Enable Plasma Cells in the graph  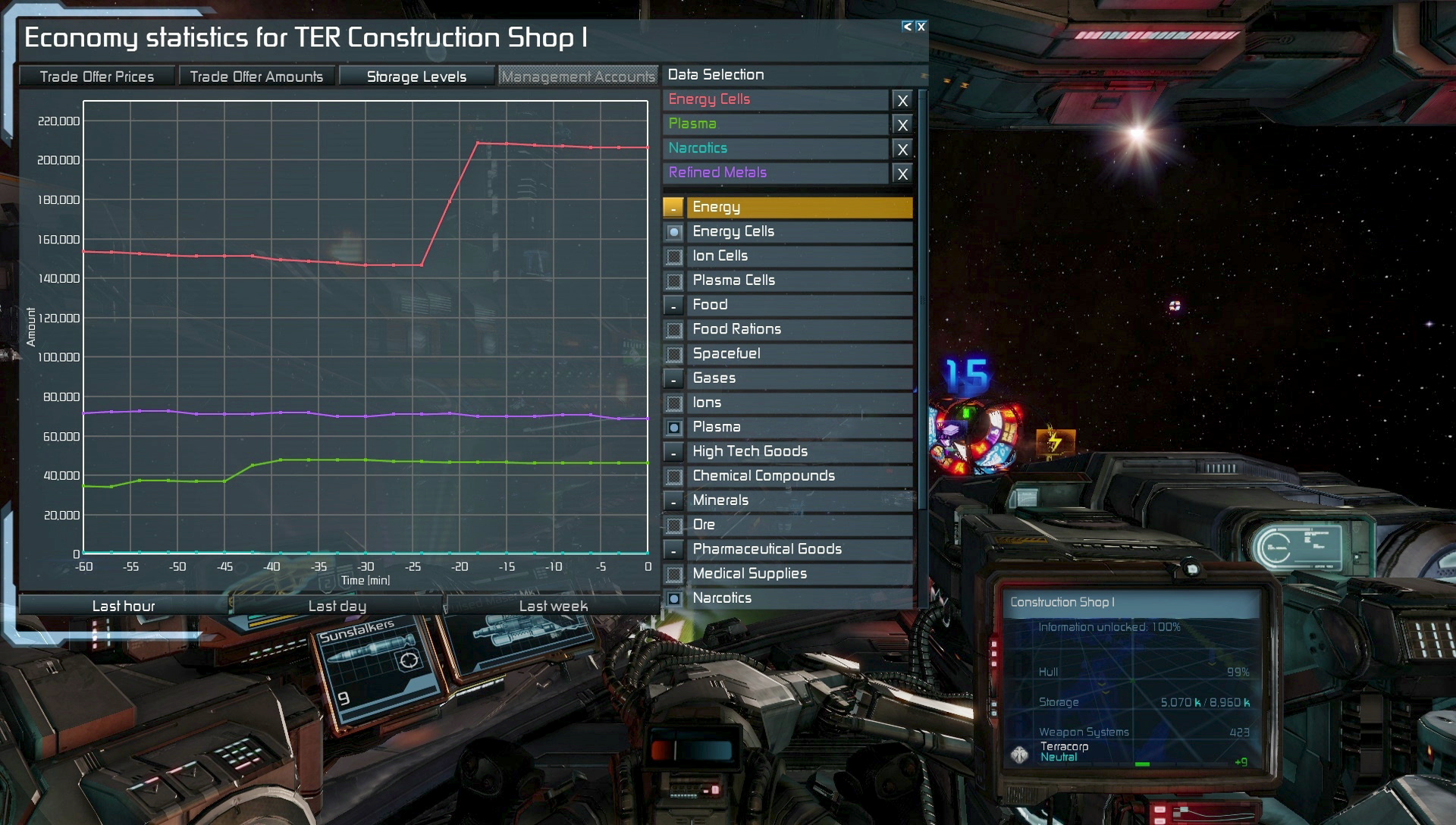click(x=673, y=281)
